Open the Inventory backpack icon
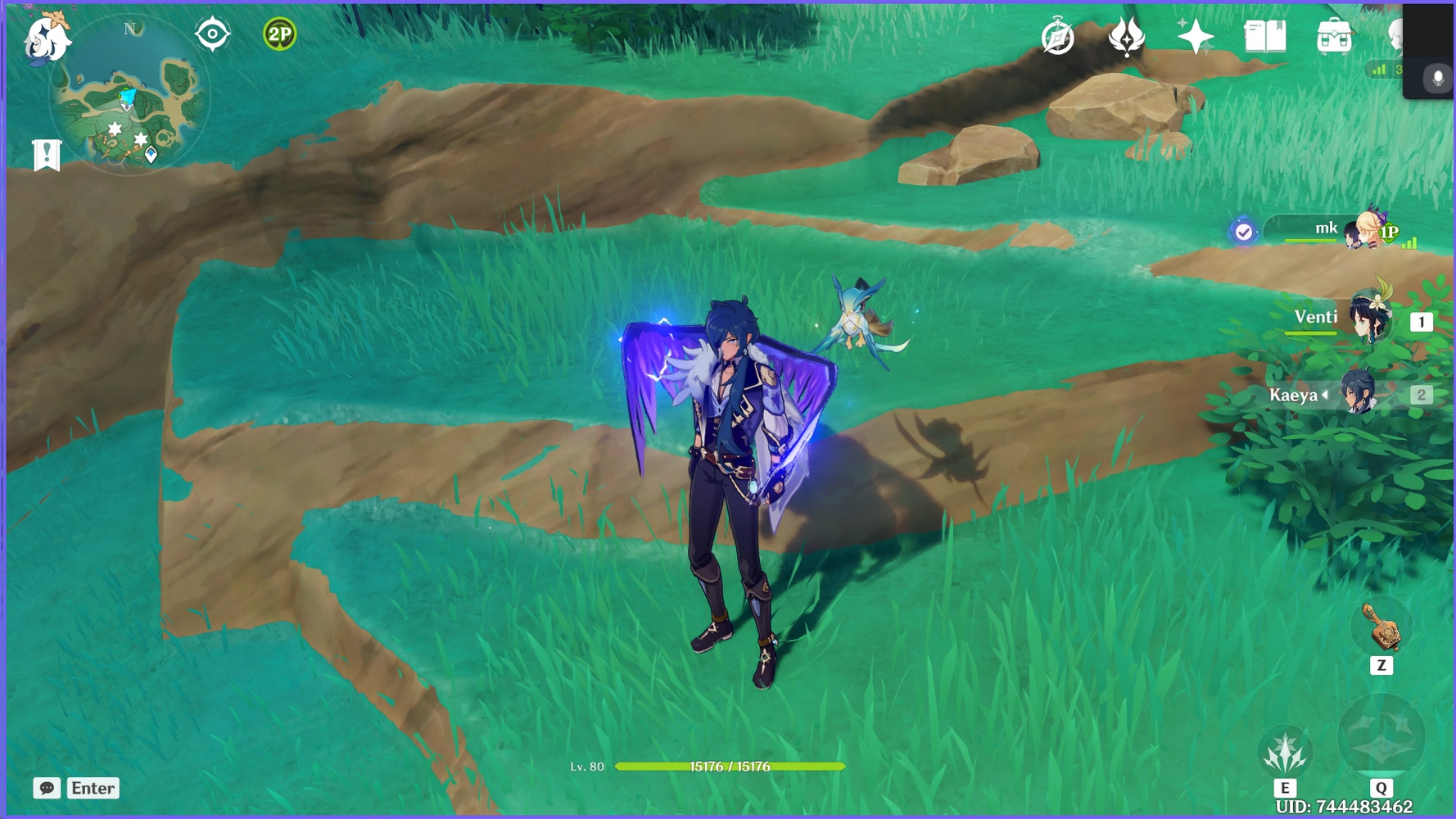This screenshot has height=819, width=1456. (1332, 34)
